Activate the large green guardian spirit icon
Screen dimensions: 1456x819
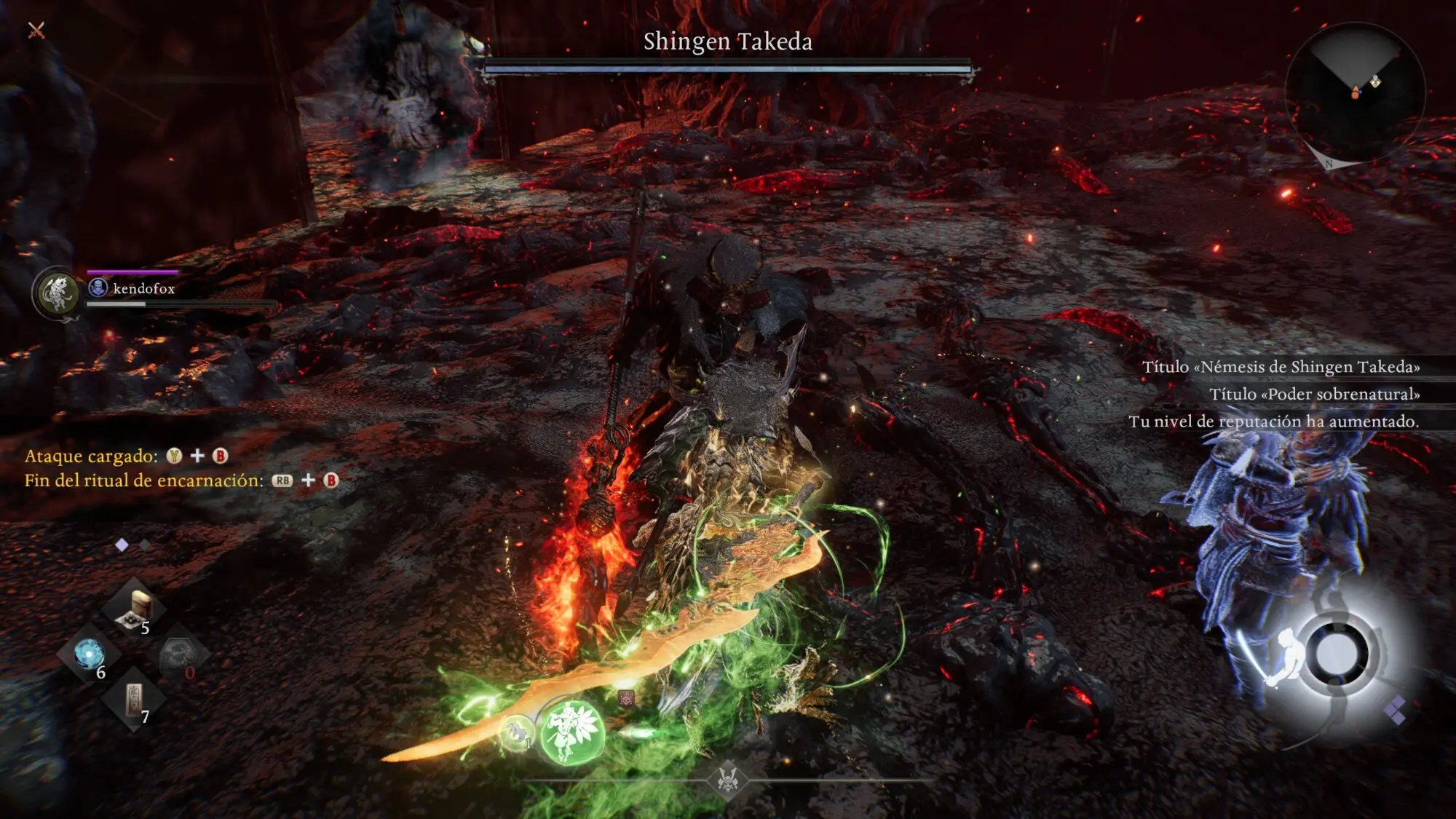[571, 731]
